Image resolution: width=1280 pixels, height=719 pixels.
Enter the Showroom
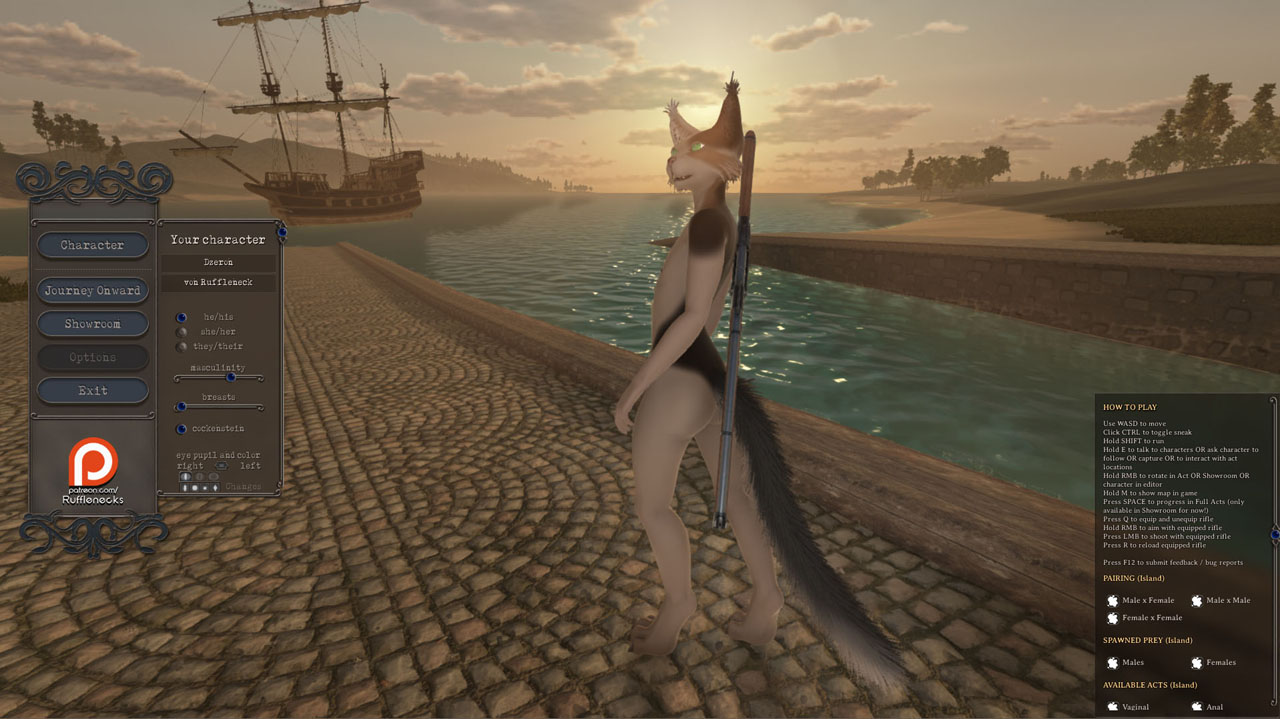point(92,324)
